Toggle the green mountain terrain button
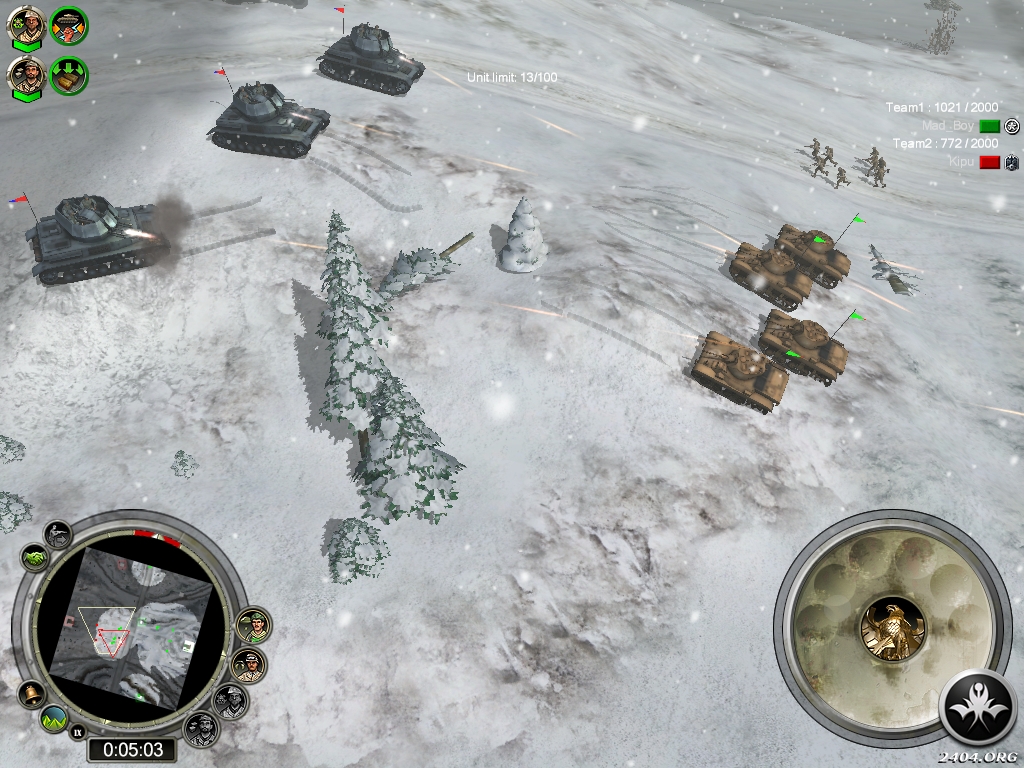Image resolution: width=1024 pixels, height=768 pixels. tap(54, 717)
